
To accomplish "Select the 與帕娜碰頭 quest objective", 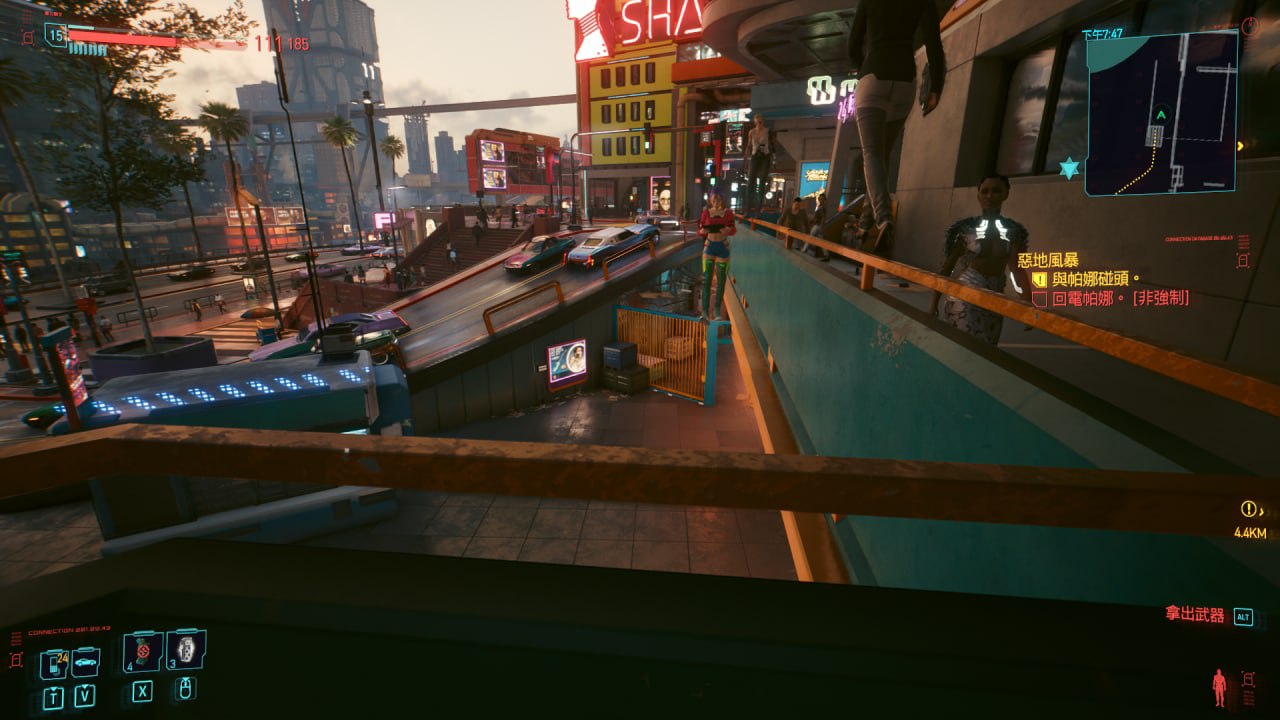I will coord(1095,279).
